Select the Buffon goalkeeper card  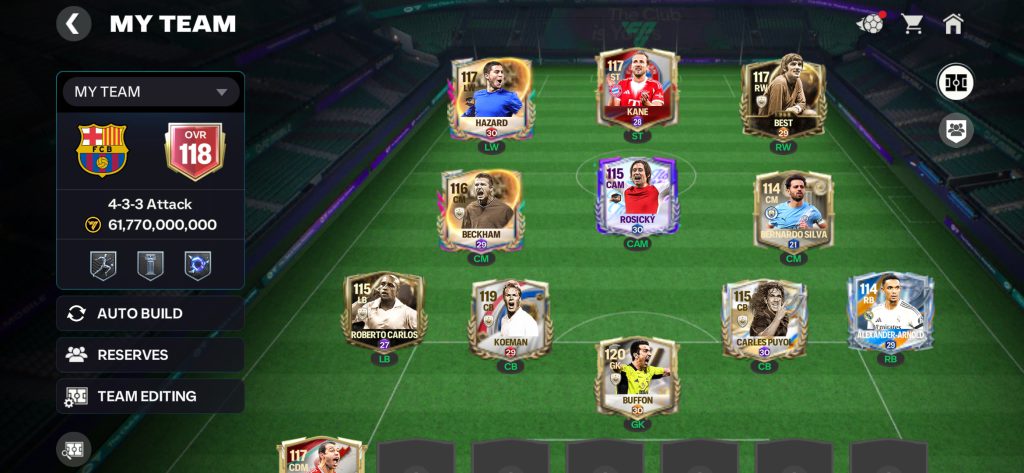click(x=637, y=377)
